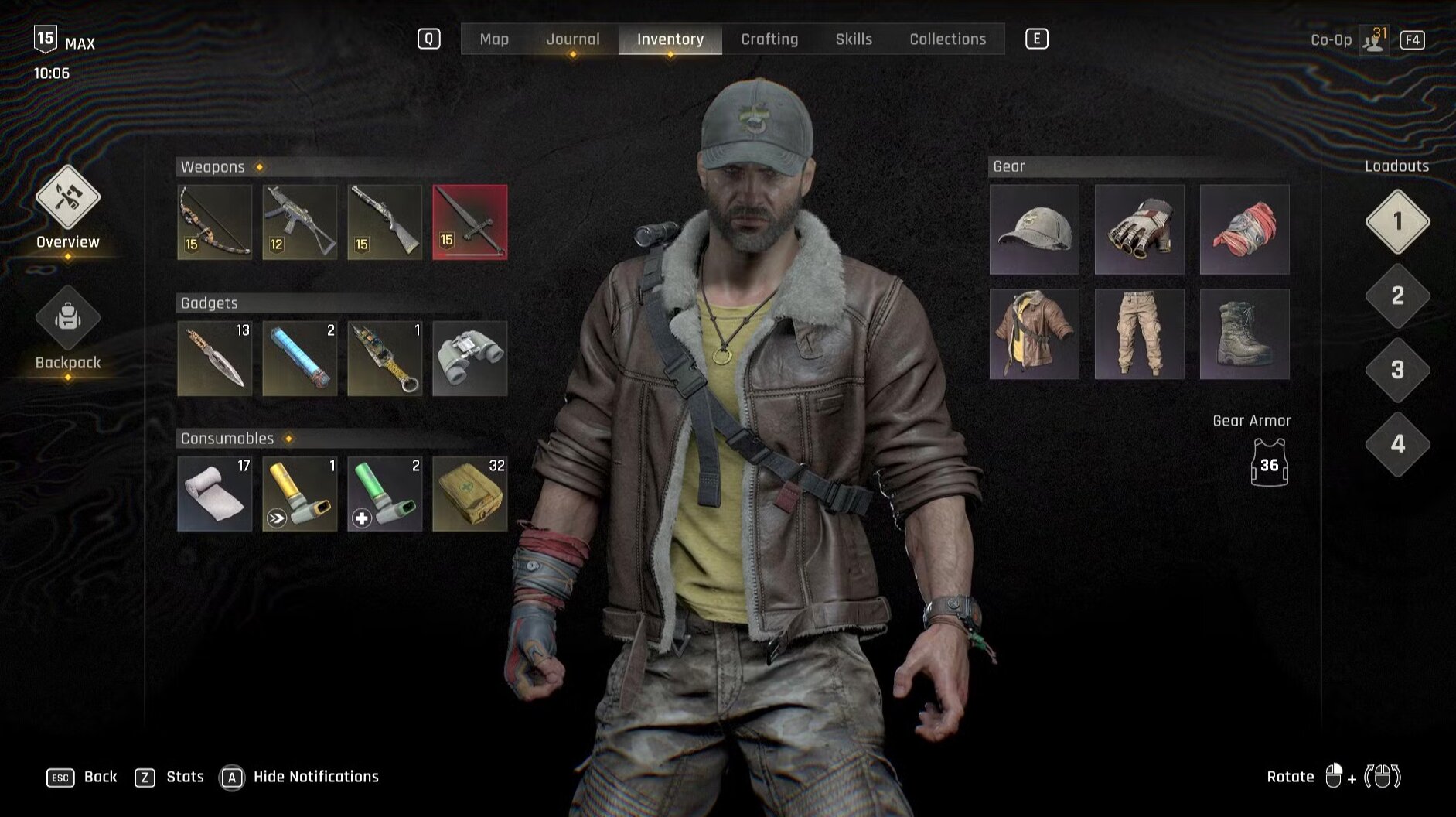This screenshot has height=817, width=1456.
Task: Activate loadout 4
Action: coord(1397,444)
